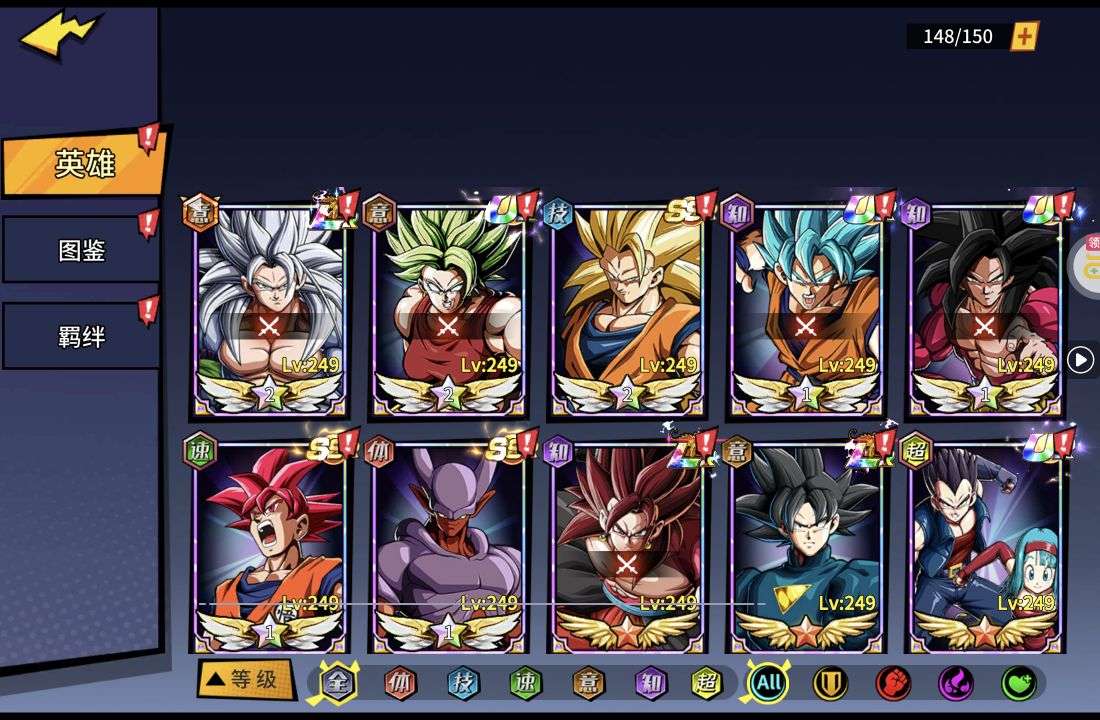Open the 英雄 heroes tab
Image resolution: width=1100 pixels, height=720 pixels.
pyautogui.click(x=84, y=164)
